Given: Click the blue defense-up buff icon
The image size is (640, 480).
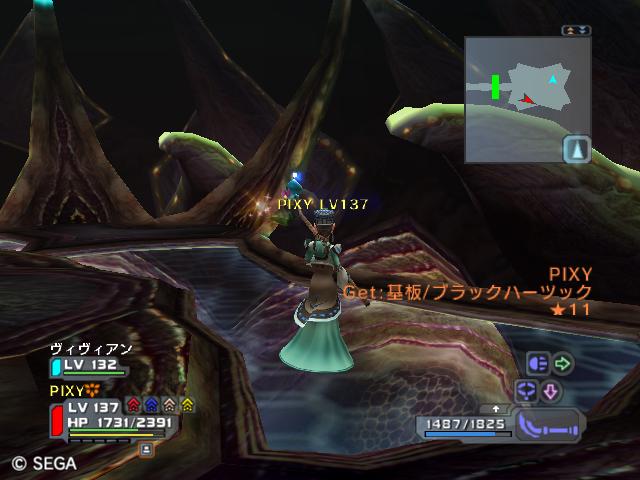Looking at the screenshot, I should tap(151, 405).
